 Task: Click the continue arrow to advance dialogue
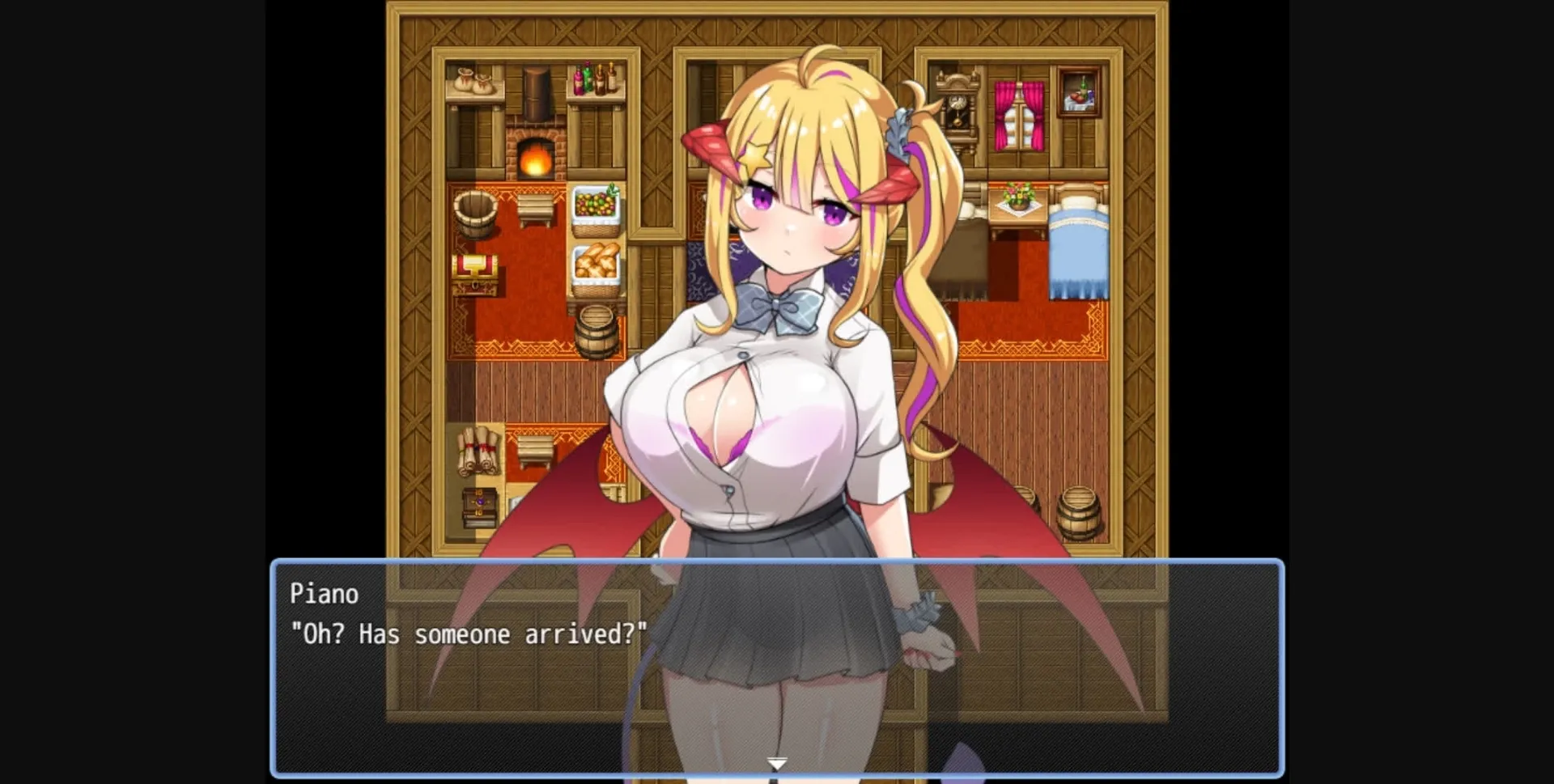click(x=776, y=761)
